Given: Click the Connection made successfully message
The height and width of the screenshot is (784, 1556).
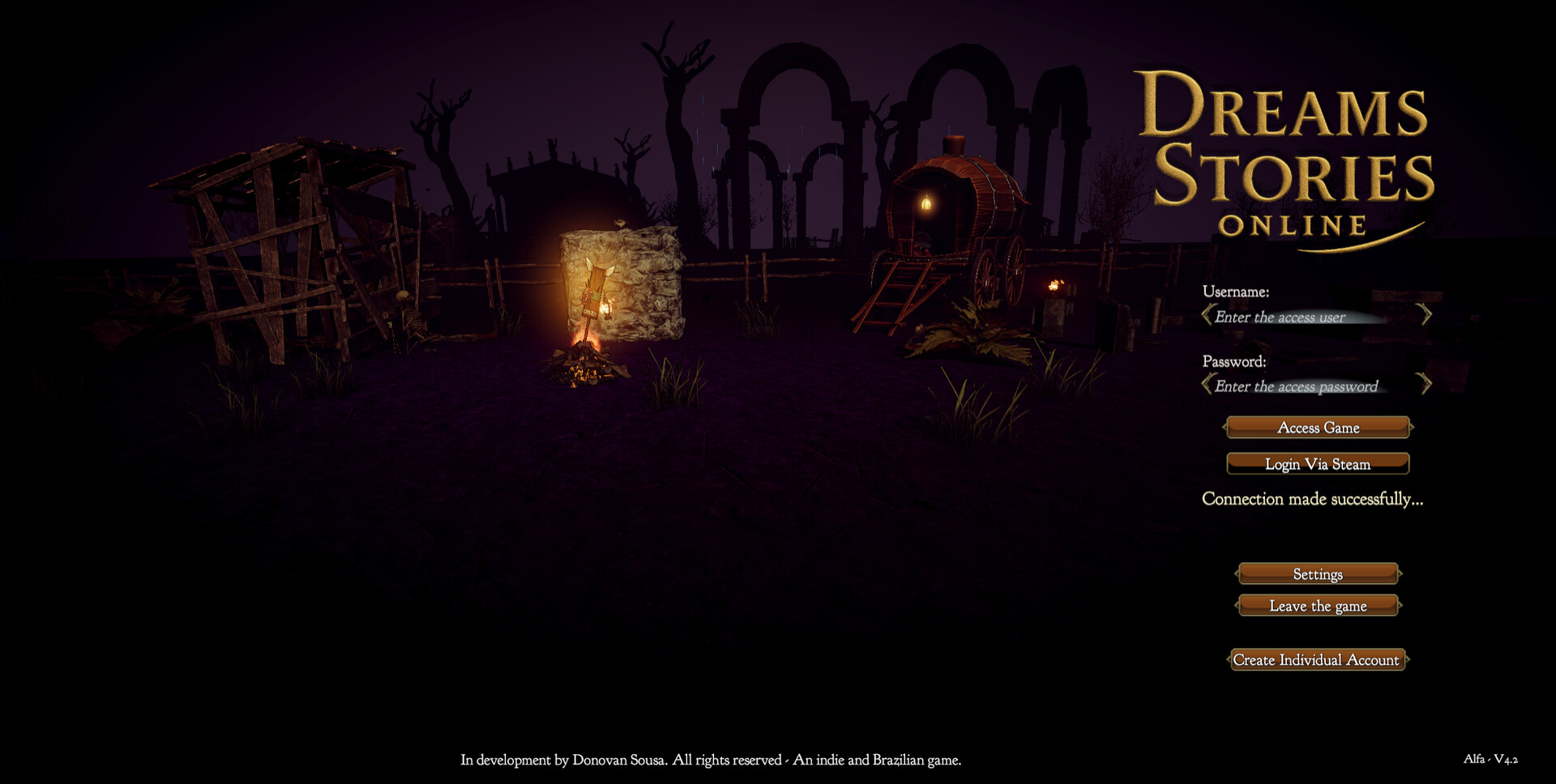Looking at the screenshot, I should pos(1312,499).
